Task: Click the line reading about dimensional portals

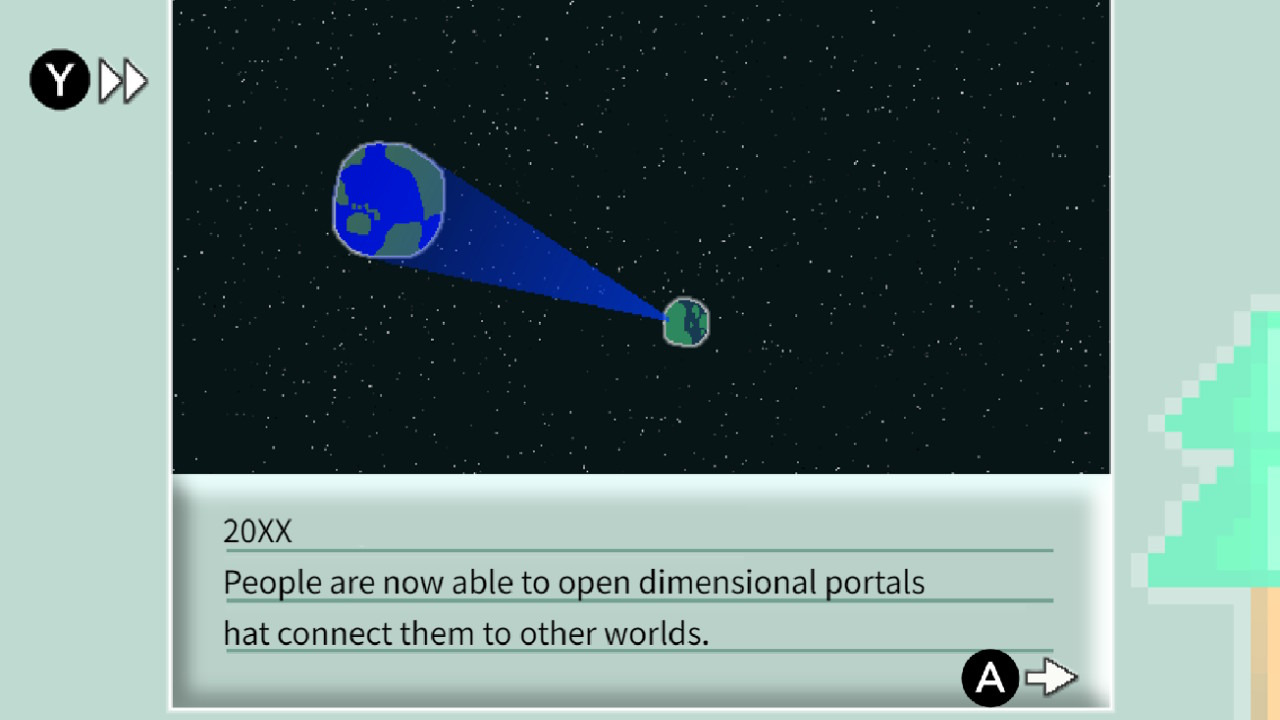Action: pos(573,582)
